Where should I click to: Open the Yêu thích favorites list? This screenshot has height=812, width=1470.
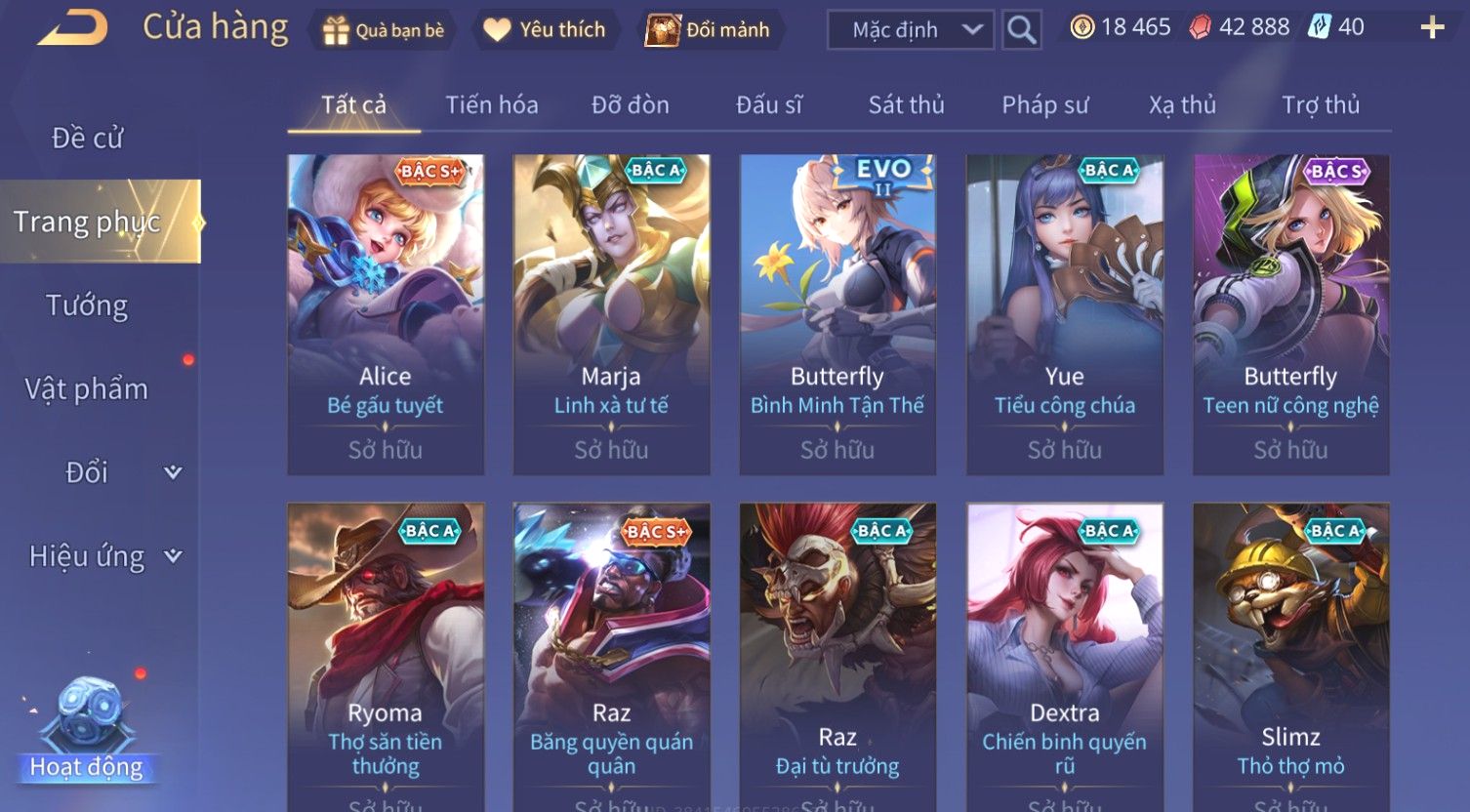[545, 30]
